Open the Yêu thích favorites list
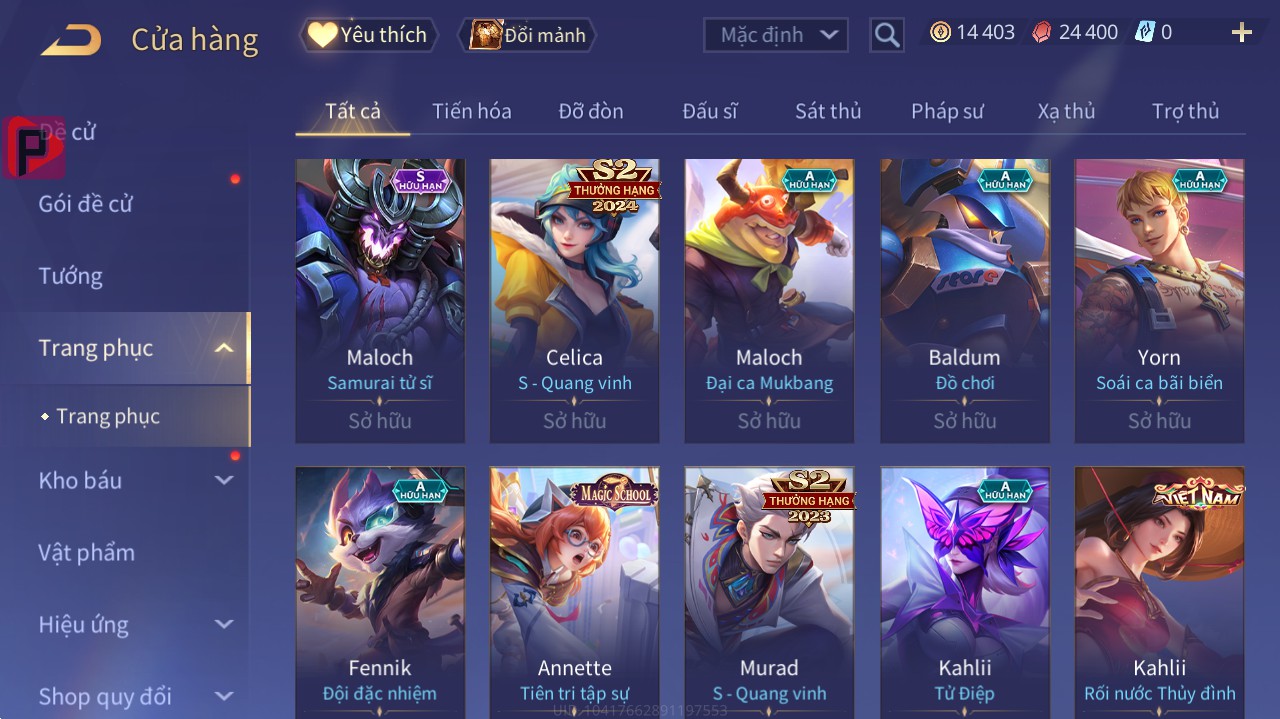 368,35
